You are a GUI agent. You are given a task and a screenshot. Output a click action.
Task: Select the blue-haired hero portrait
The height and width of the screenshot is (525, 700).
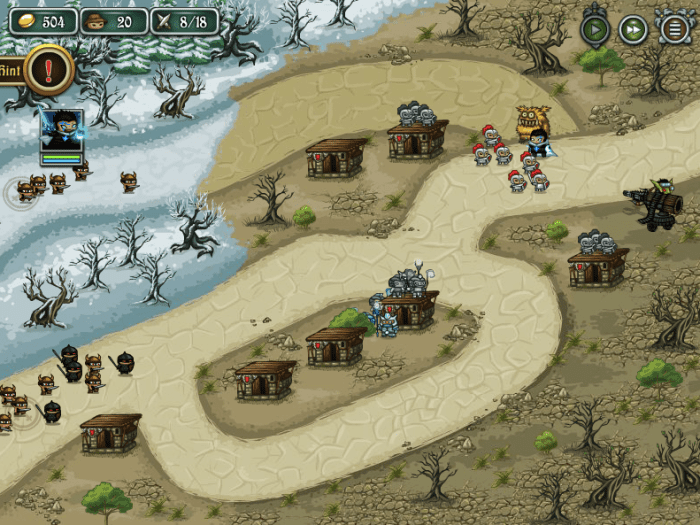pyautogui.click(x=61, y=130)
